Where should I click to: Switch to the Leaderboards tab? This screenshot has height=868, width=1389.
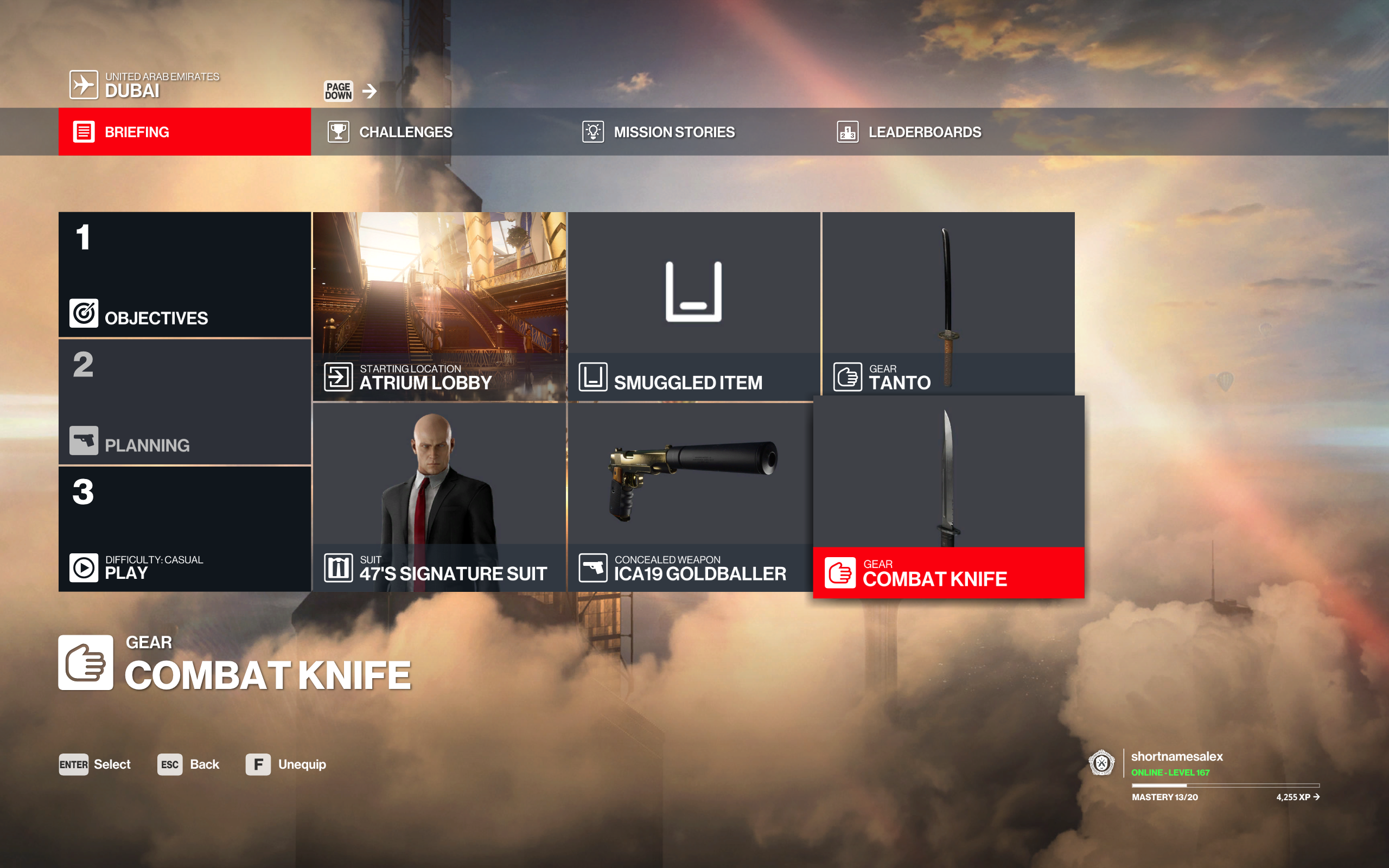tap(907, 131)
